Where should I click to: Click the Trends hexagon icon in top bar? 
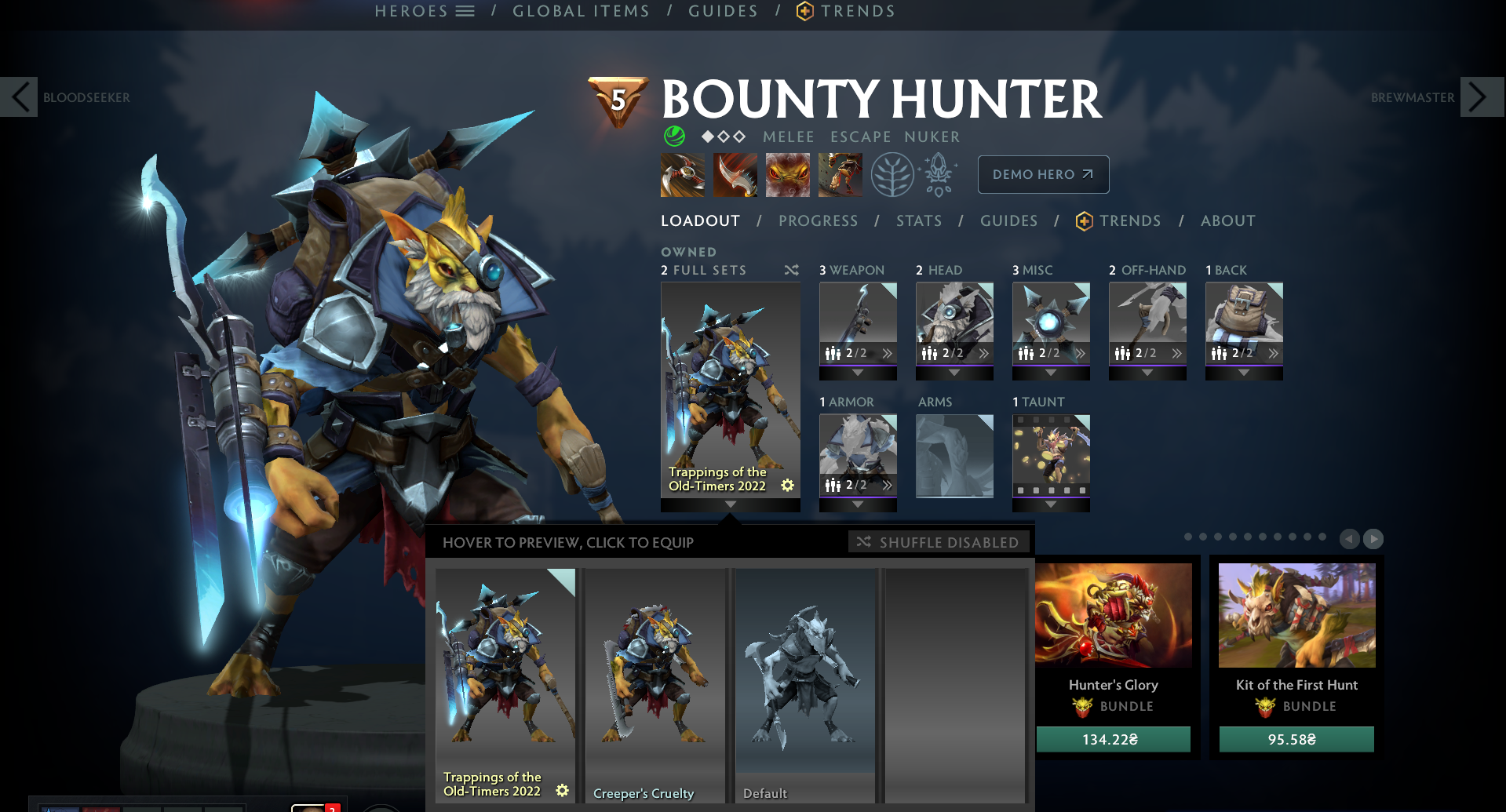tap(802, 10)
